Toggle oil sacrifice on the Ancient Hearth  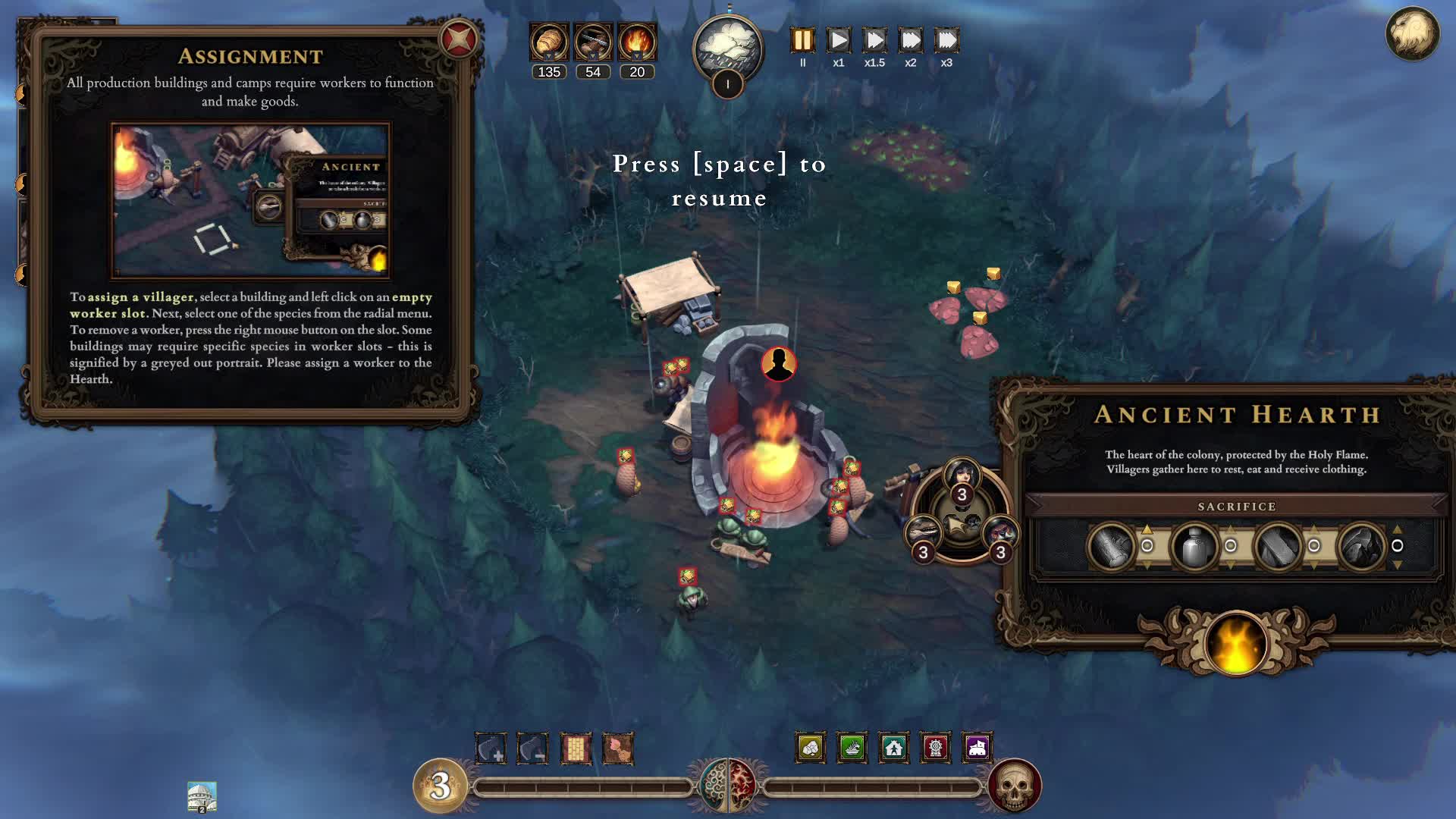[x=1231, y=544]
